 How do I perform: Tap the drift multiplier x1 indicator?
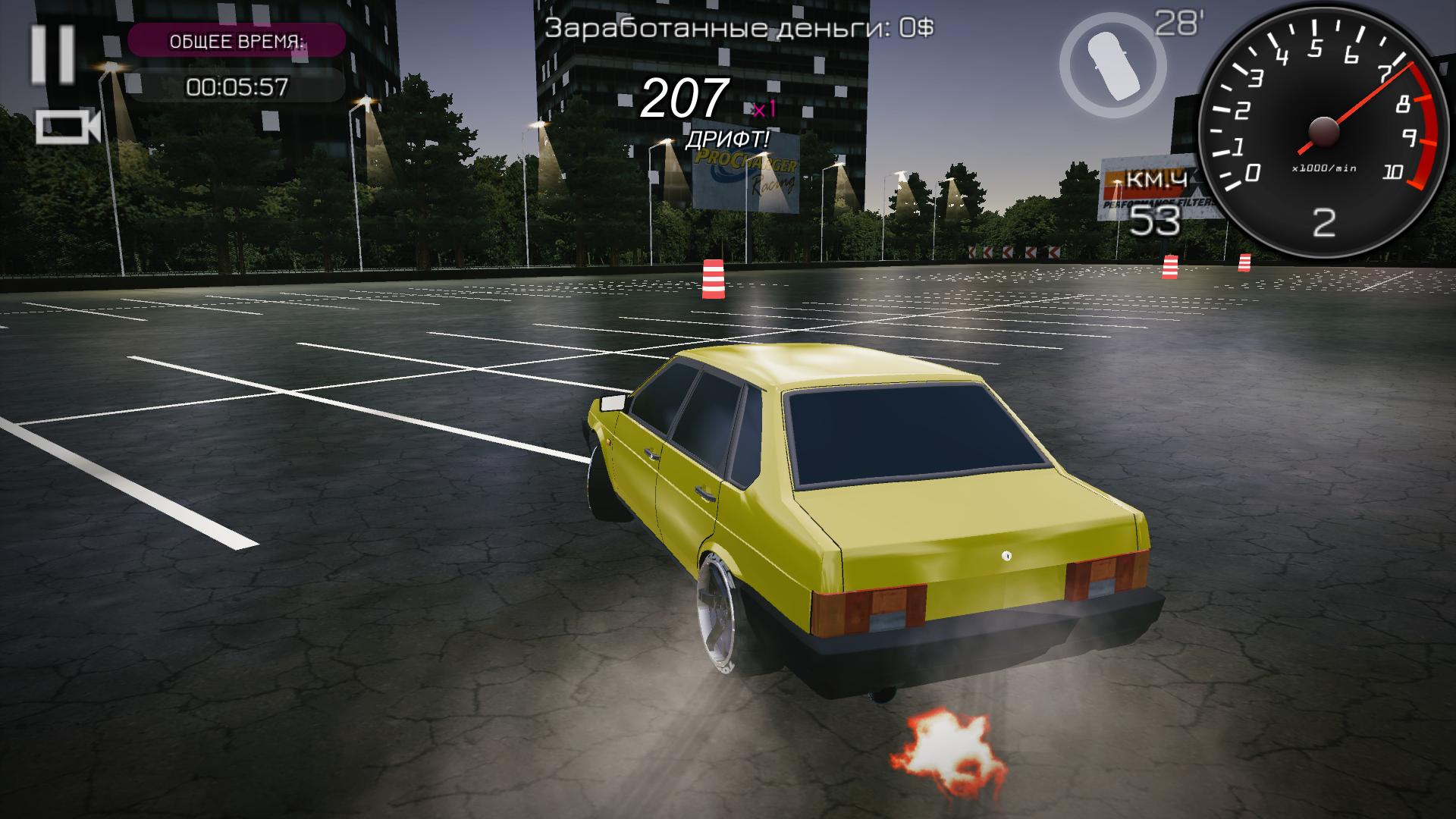click(764, 111)
